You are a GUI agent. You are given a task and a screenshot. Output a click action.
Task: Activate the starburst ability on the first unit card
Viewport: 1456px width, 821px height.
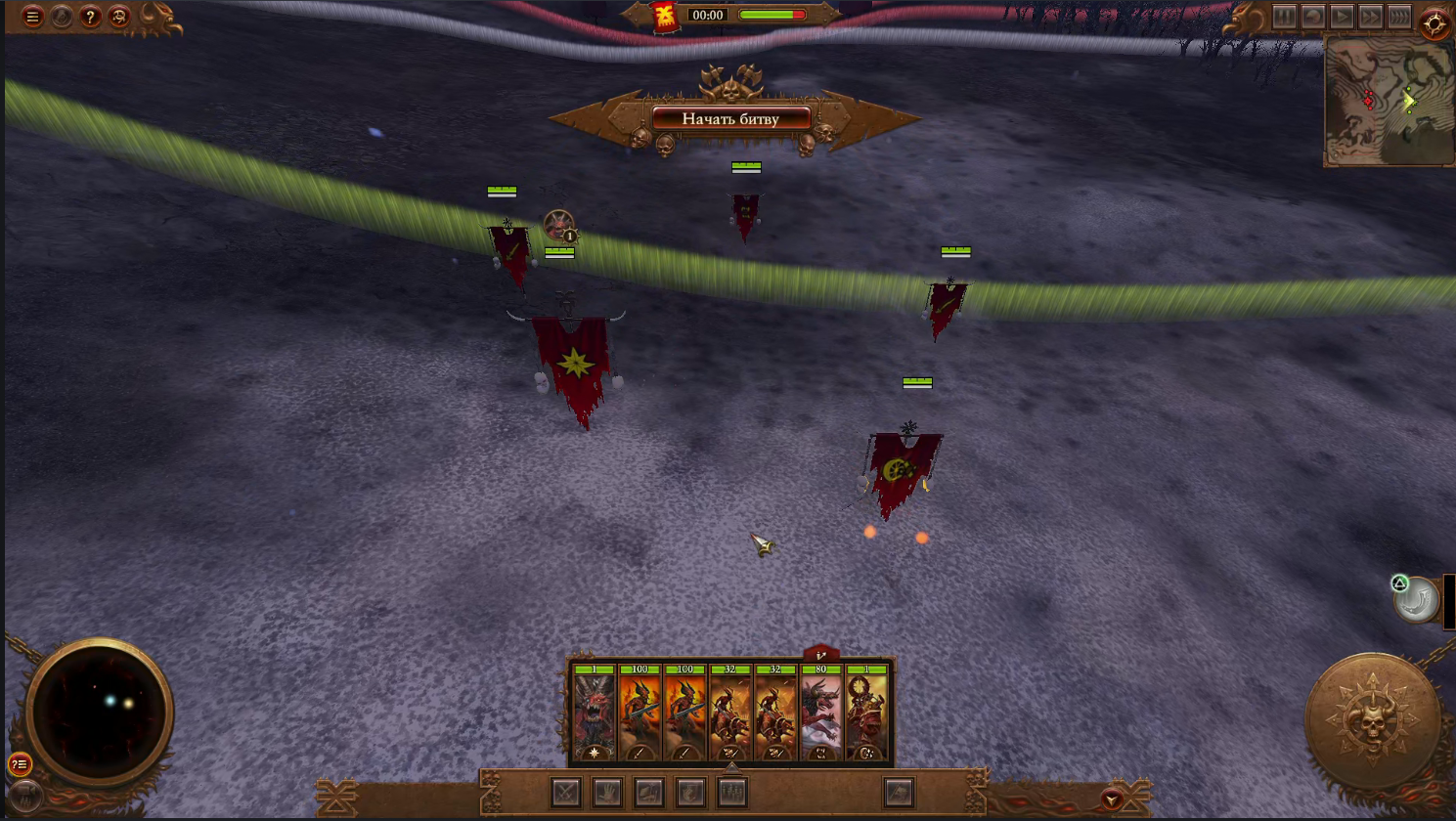pos(593,753)
